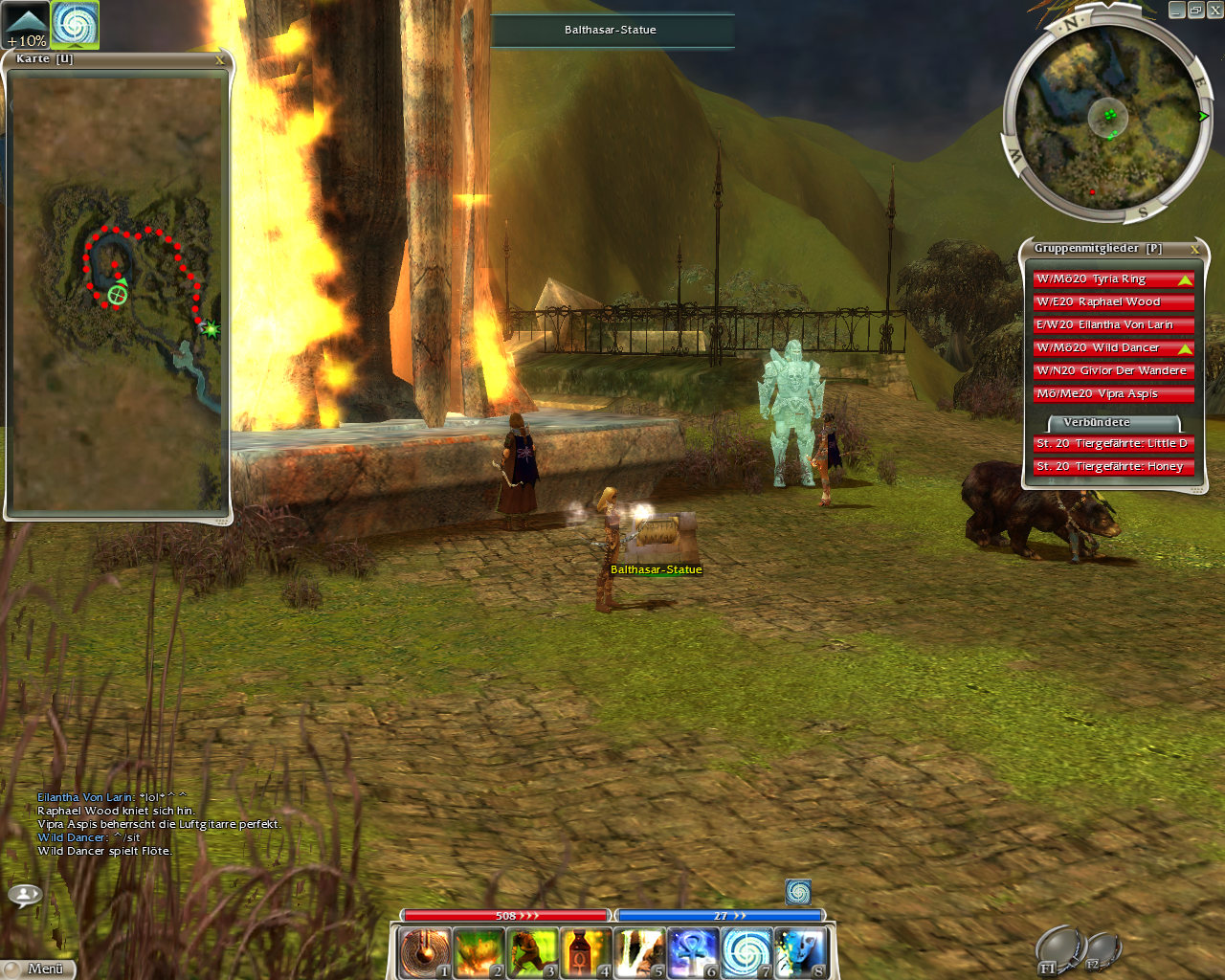Open the chat speech bubble icon
This screenshot has width=1225, height=980.
[x=25, y=895]
